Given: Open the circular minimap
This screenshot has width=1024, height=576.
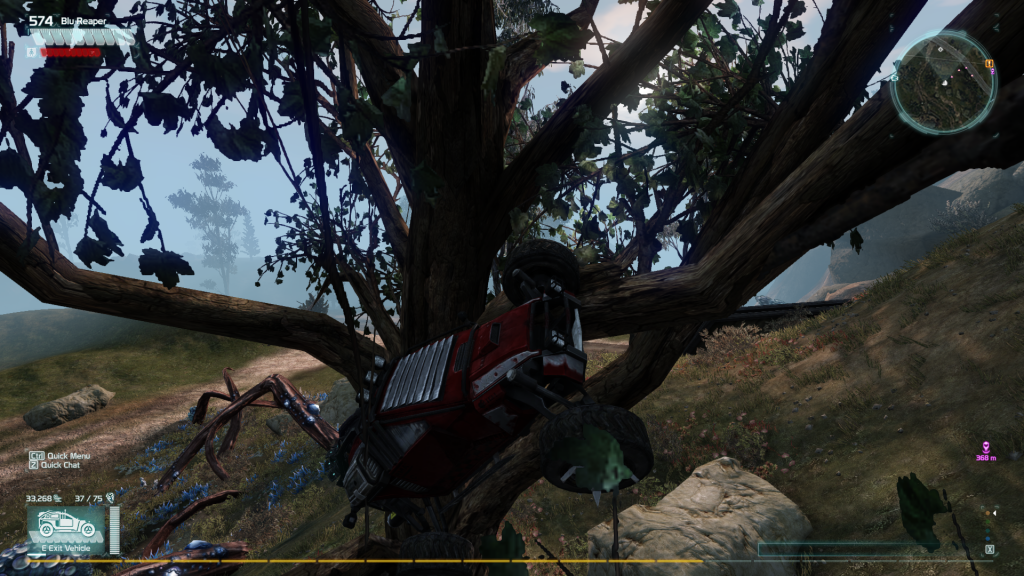Looking at the screenshot, I should pyautogui.click(x=943, y=84).
